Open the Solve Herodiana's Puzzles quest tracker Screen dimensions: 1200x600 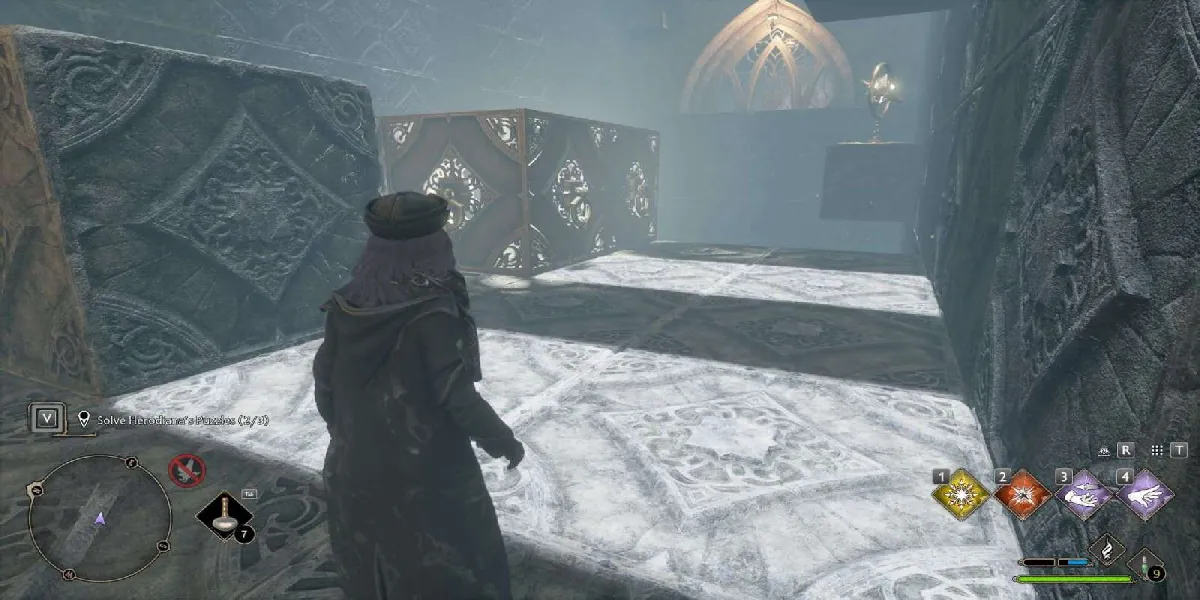[175, 420]
